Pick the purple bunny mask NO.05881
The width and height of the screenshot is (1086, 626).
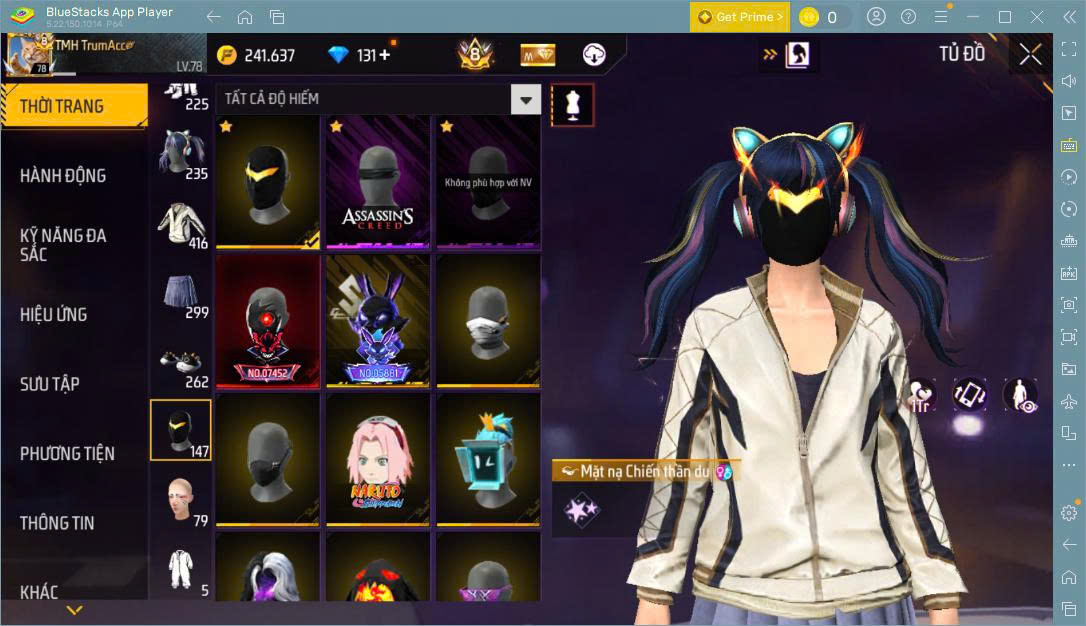click(378, 321)
